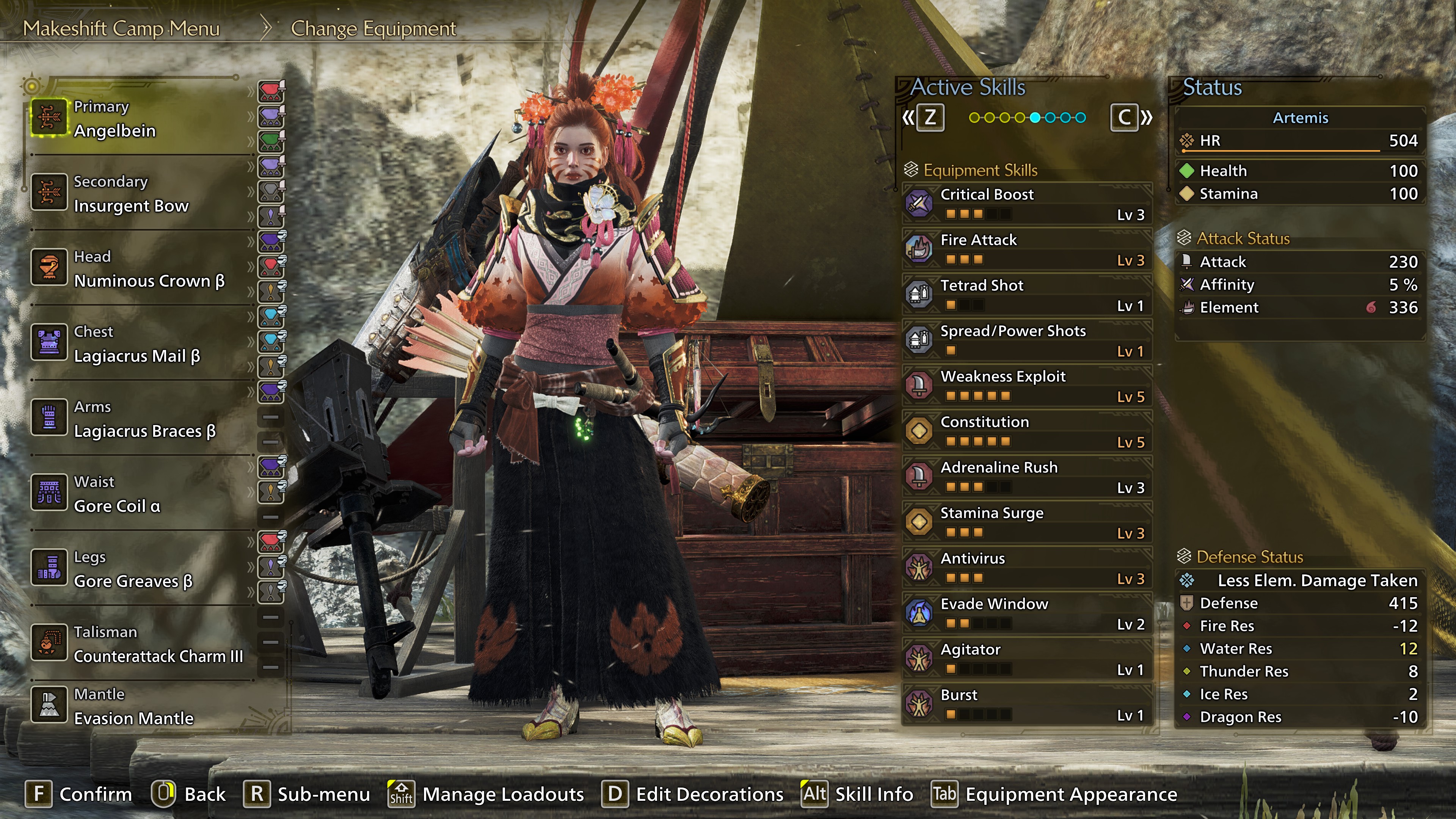The image size is (1456, 819).
Task: Click the Confirm option in the footer
Action: pos(79,794)
